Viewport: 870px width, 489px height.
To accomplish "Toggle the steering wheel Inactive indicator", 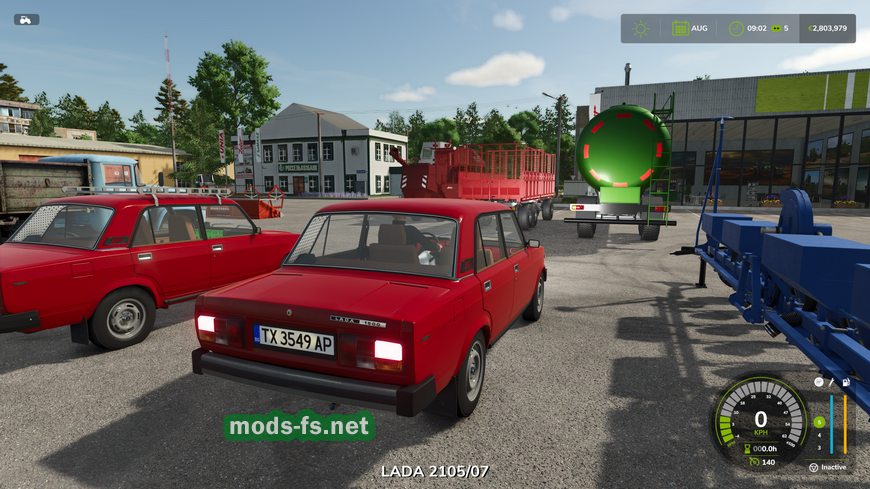I will [813, 467].
